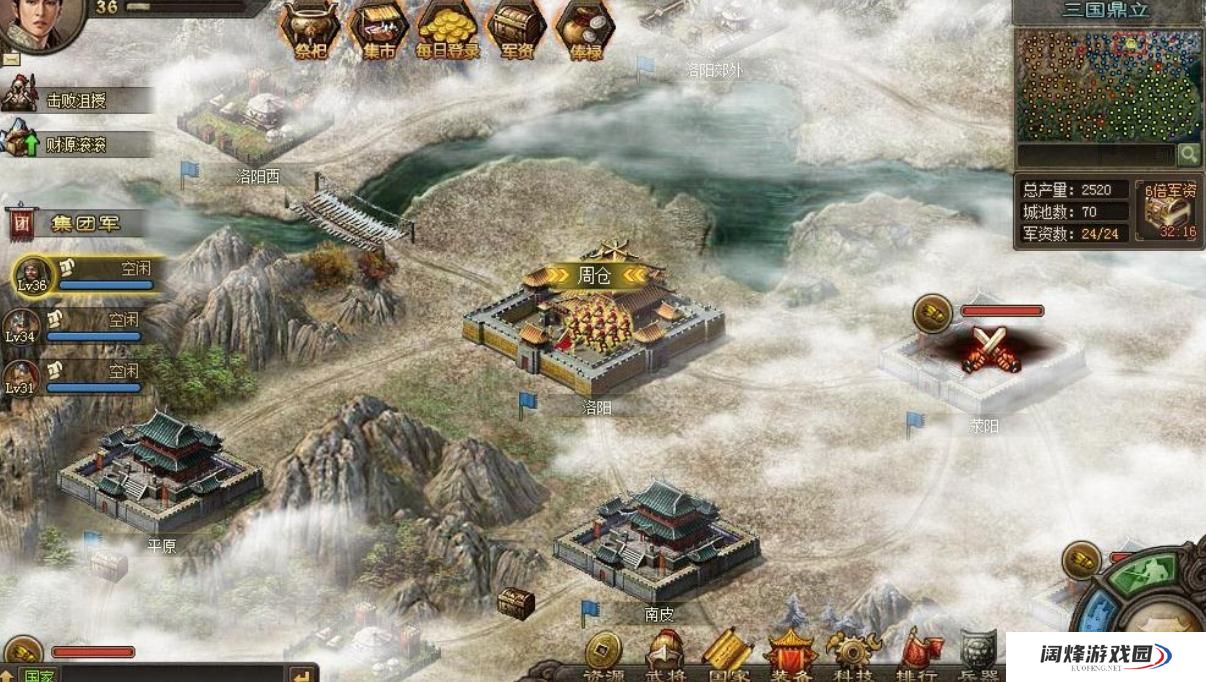
Task: Select the 国家 chat channel
Action: tap(38, 675)
